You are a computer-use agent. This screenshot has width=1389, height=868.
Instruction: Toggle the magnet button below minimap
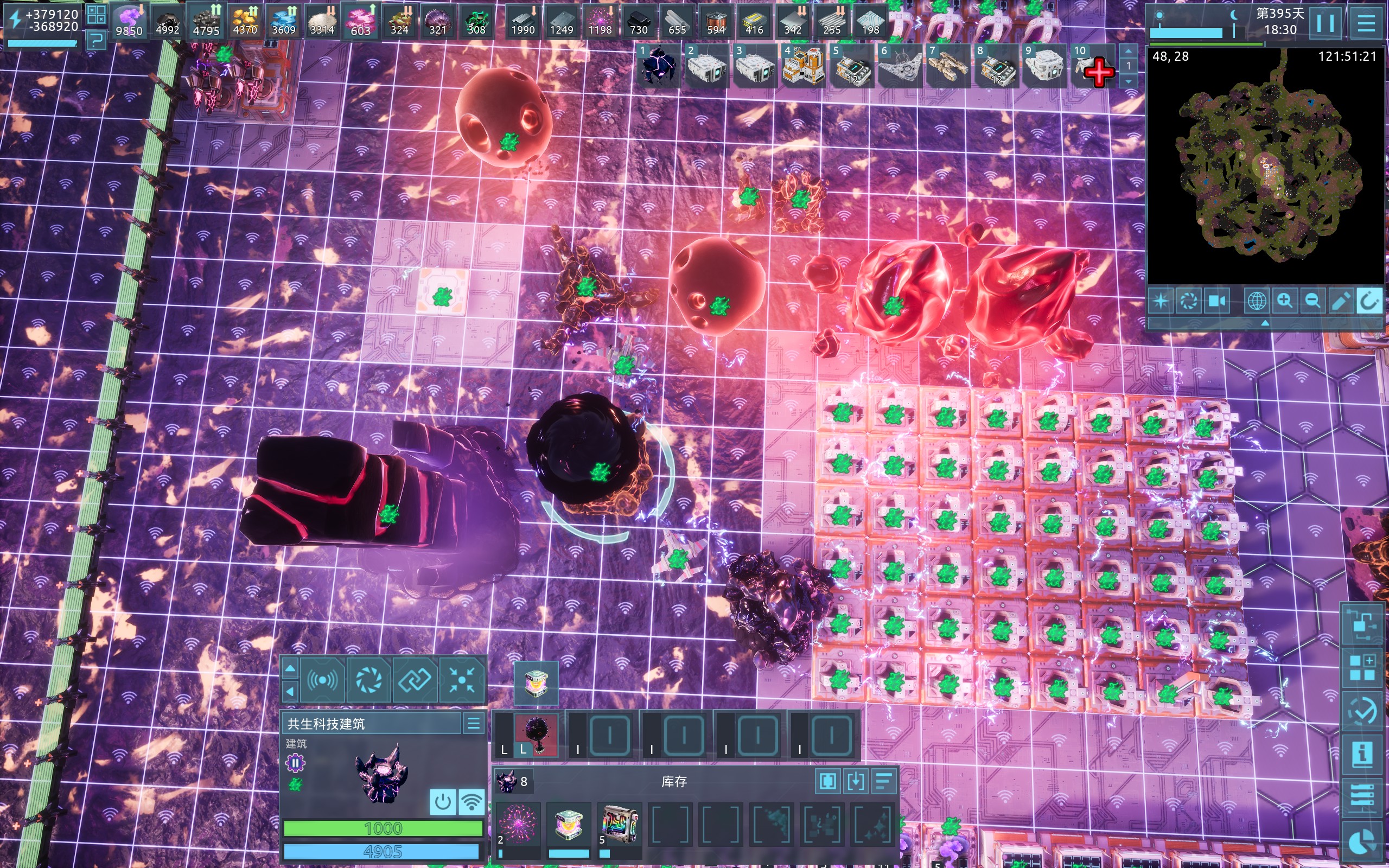(x=1368, y=301)
